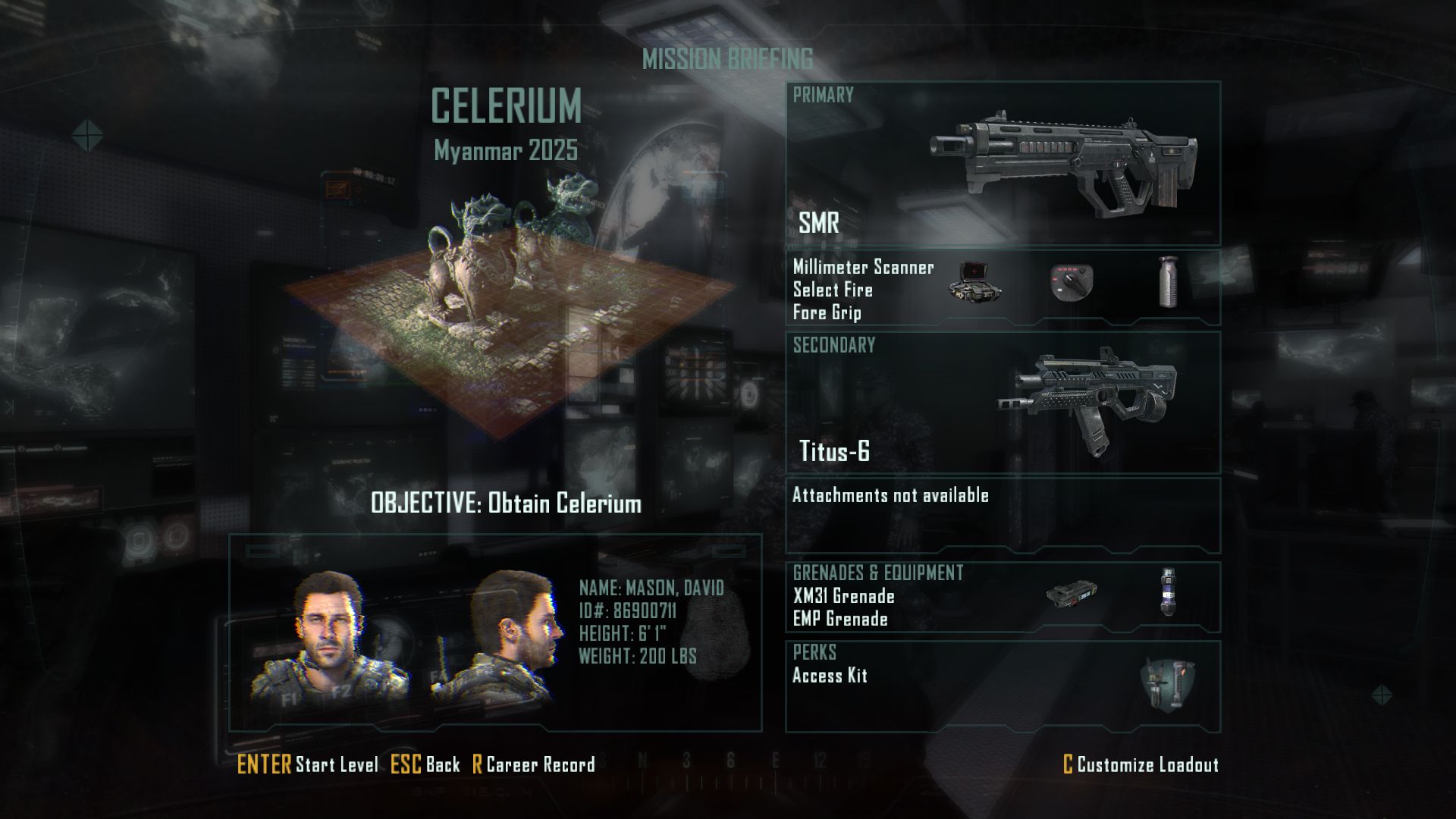This screenshot has width=1456, height=819.
Task: Open Customize Loadout
Action: pos(1141,764)
